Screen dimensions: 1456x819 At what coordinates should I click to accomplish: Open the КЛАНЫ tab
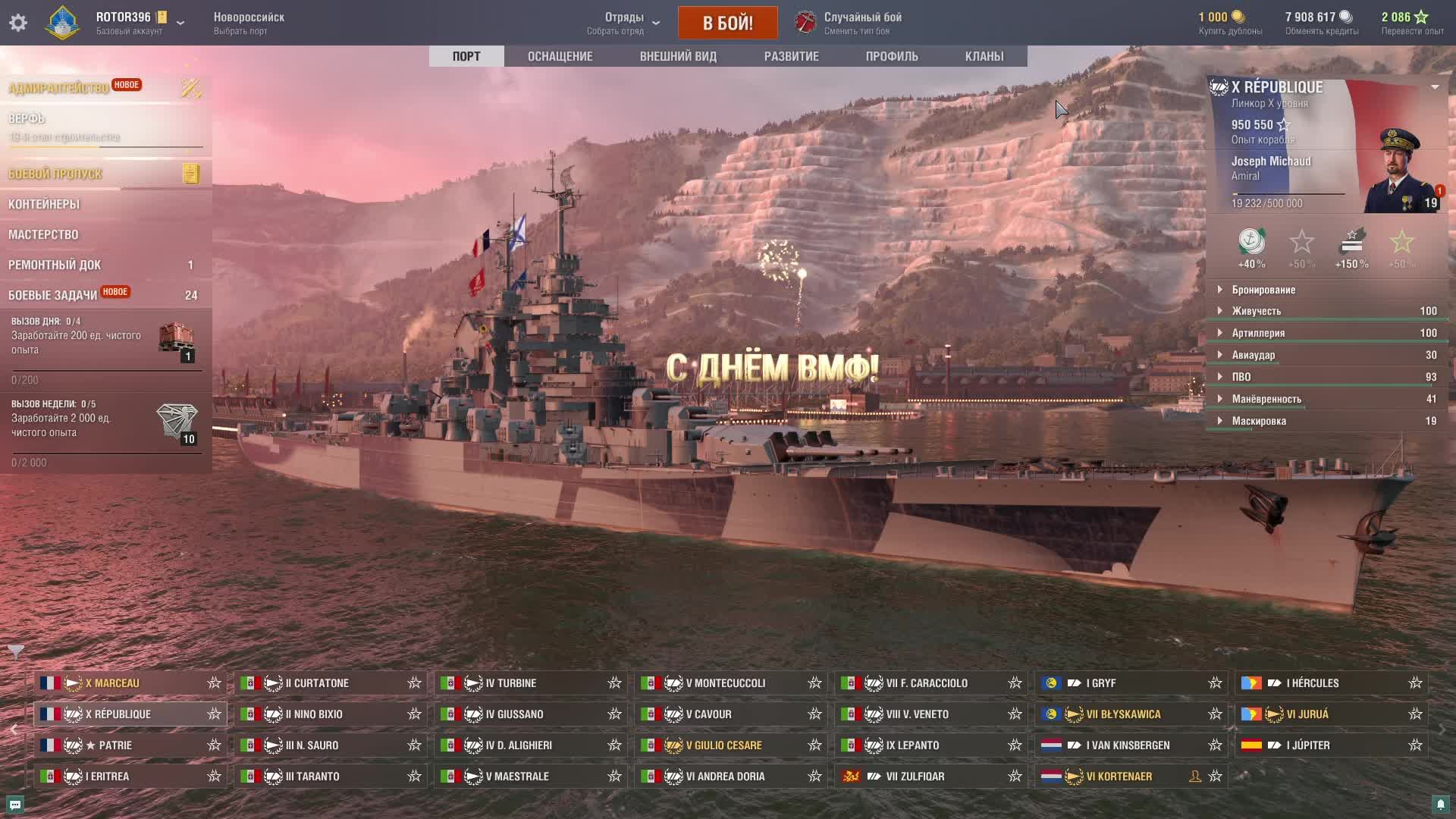click(984, 56)
